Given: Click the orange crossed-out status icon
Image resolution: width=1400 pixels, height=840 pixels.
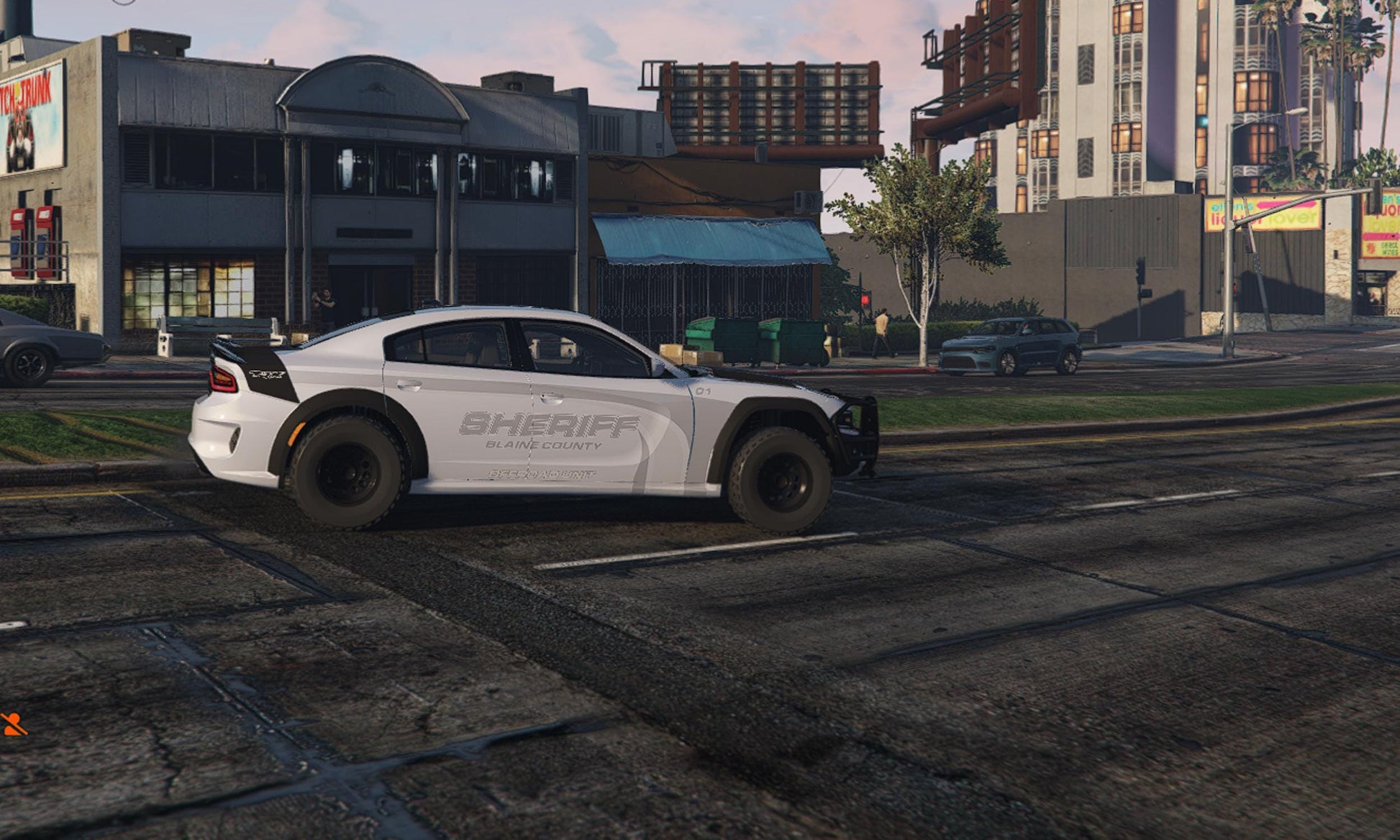Looking at the screenshot, I should (x=12, y=724).
